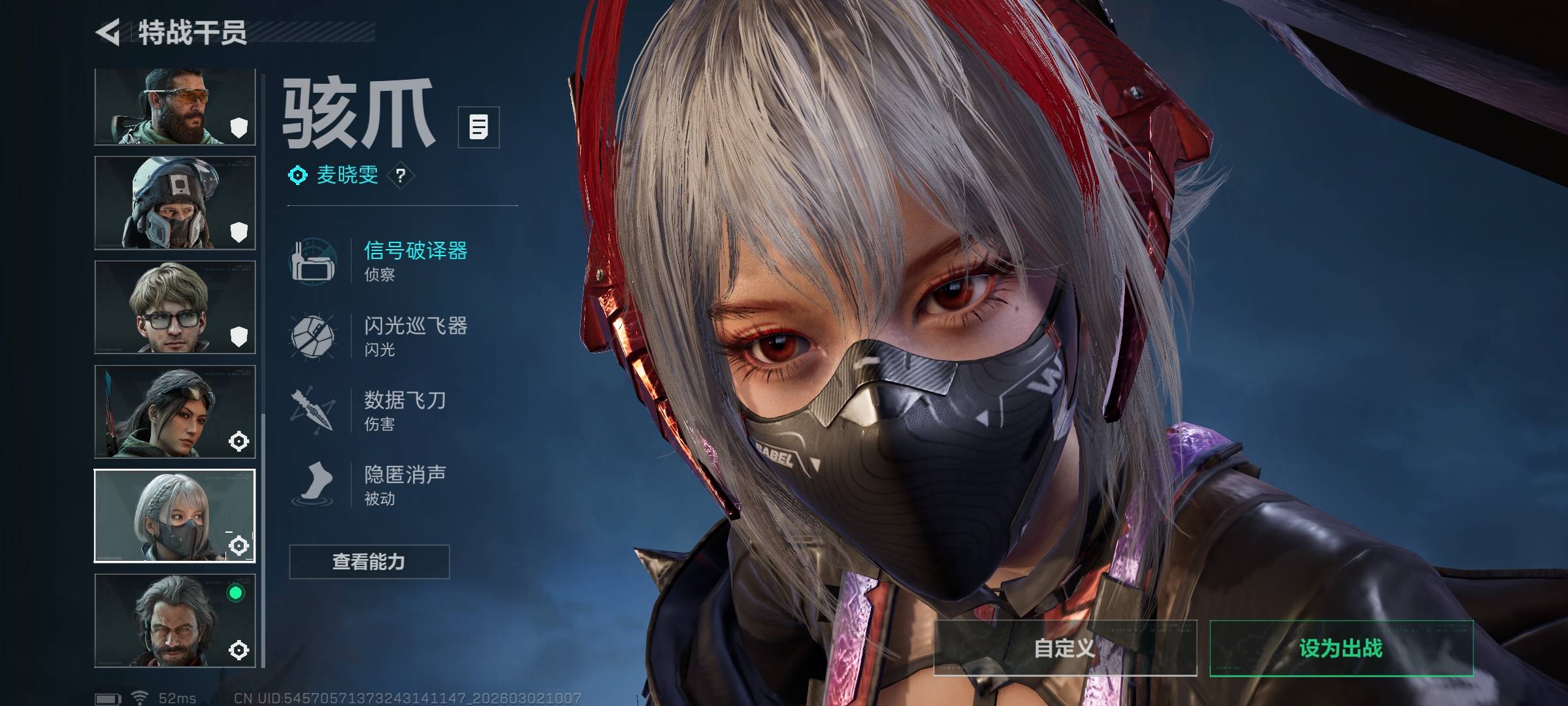This screenshot has height=706, width=1568.
Task: Select the bearded operator with orange glasses
Action: [x=174, y=107]
